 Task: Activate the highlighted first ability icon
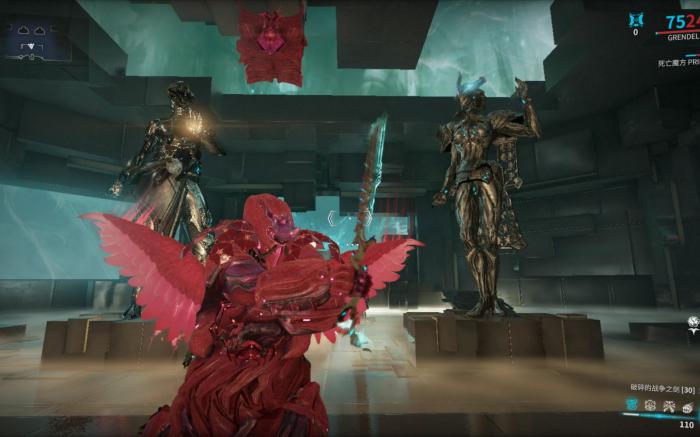tap(631, 404)
